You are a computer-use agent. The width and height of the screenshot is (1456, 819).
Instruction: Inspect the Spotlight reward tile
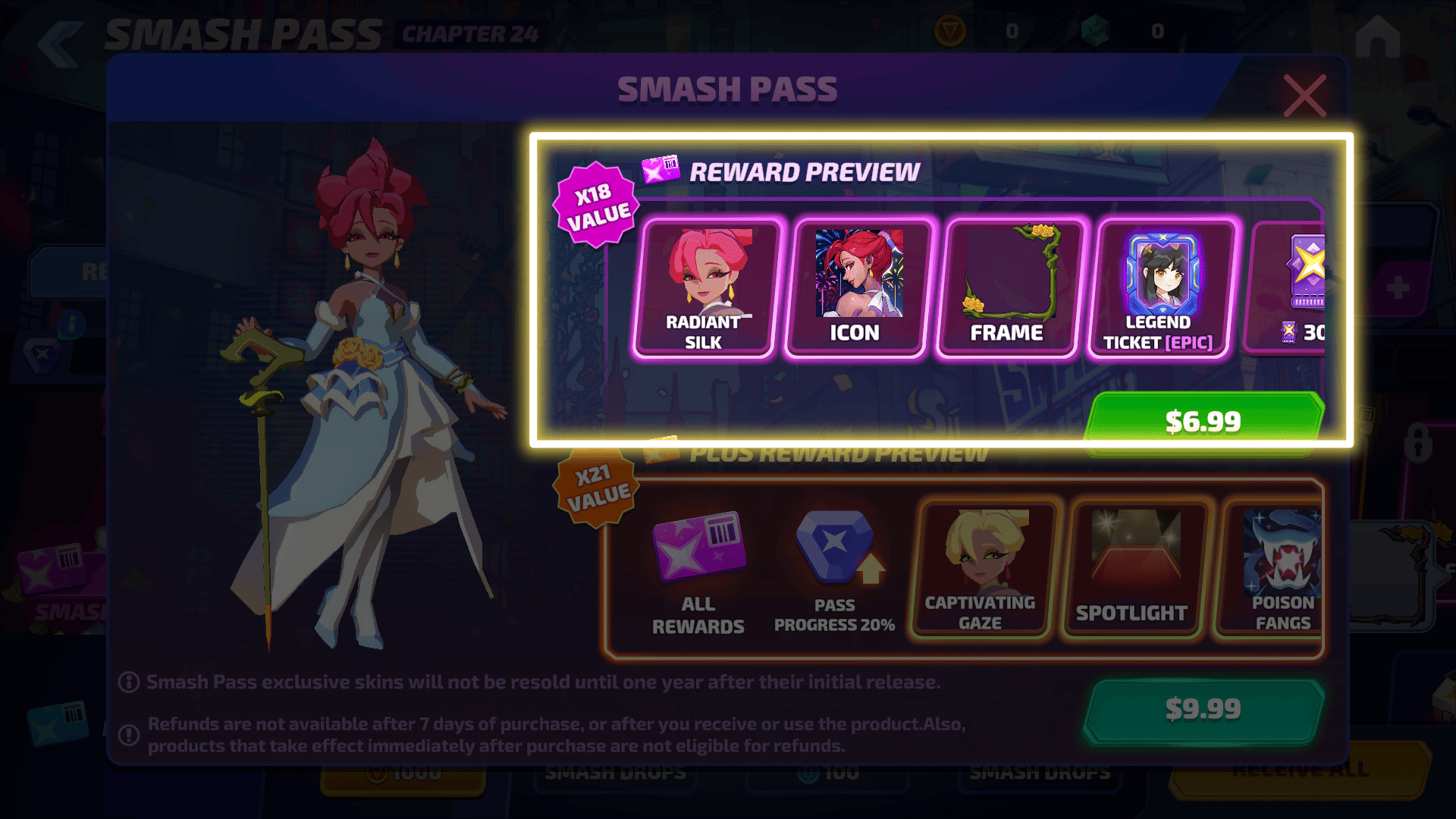tap(1134, 570)
